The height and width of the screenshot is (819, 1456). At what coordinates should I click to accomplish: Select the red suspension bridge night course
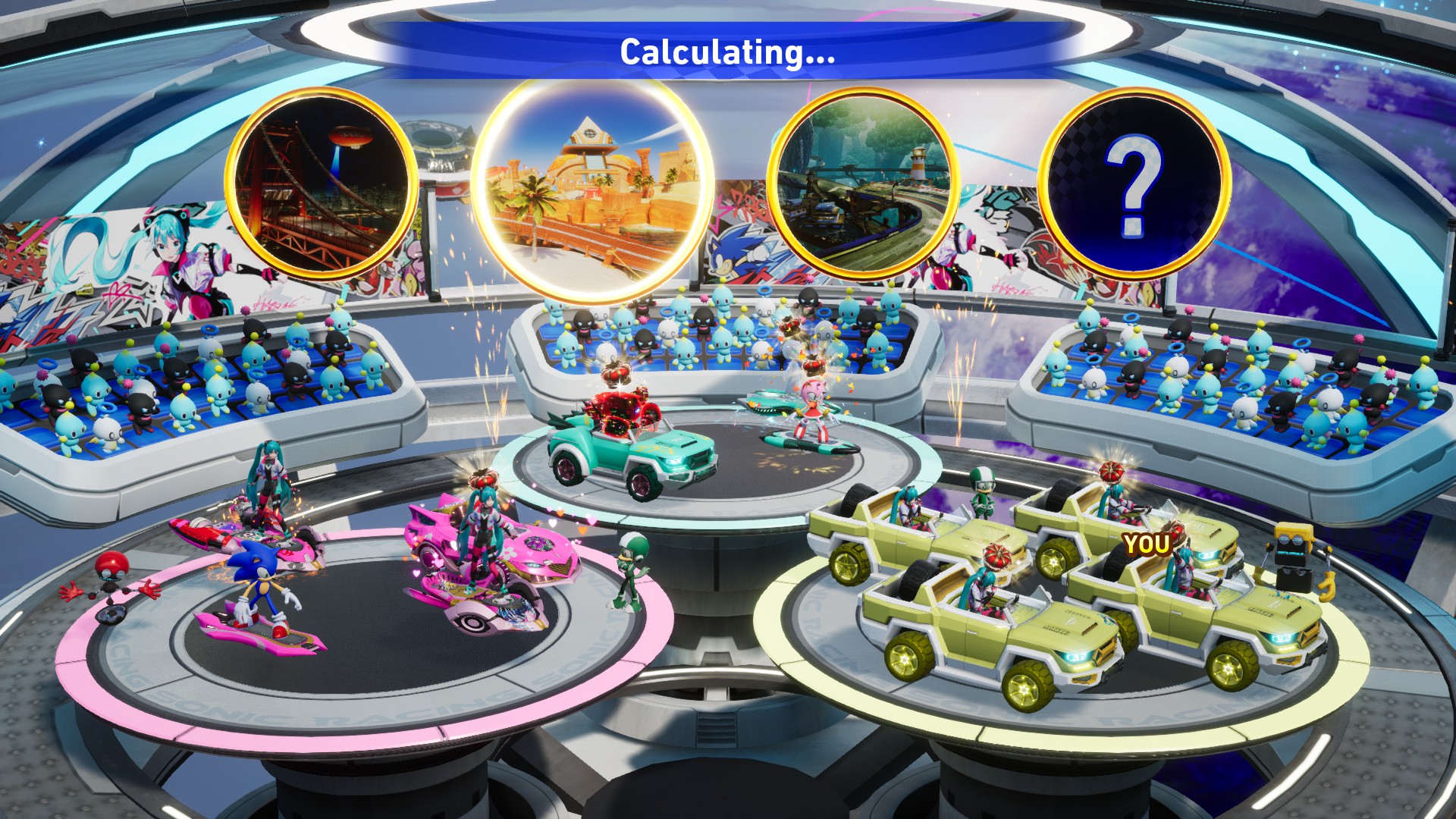[x=322, y=184]
